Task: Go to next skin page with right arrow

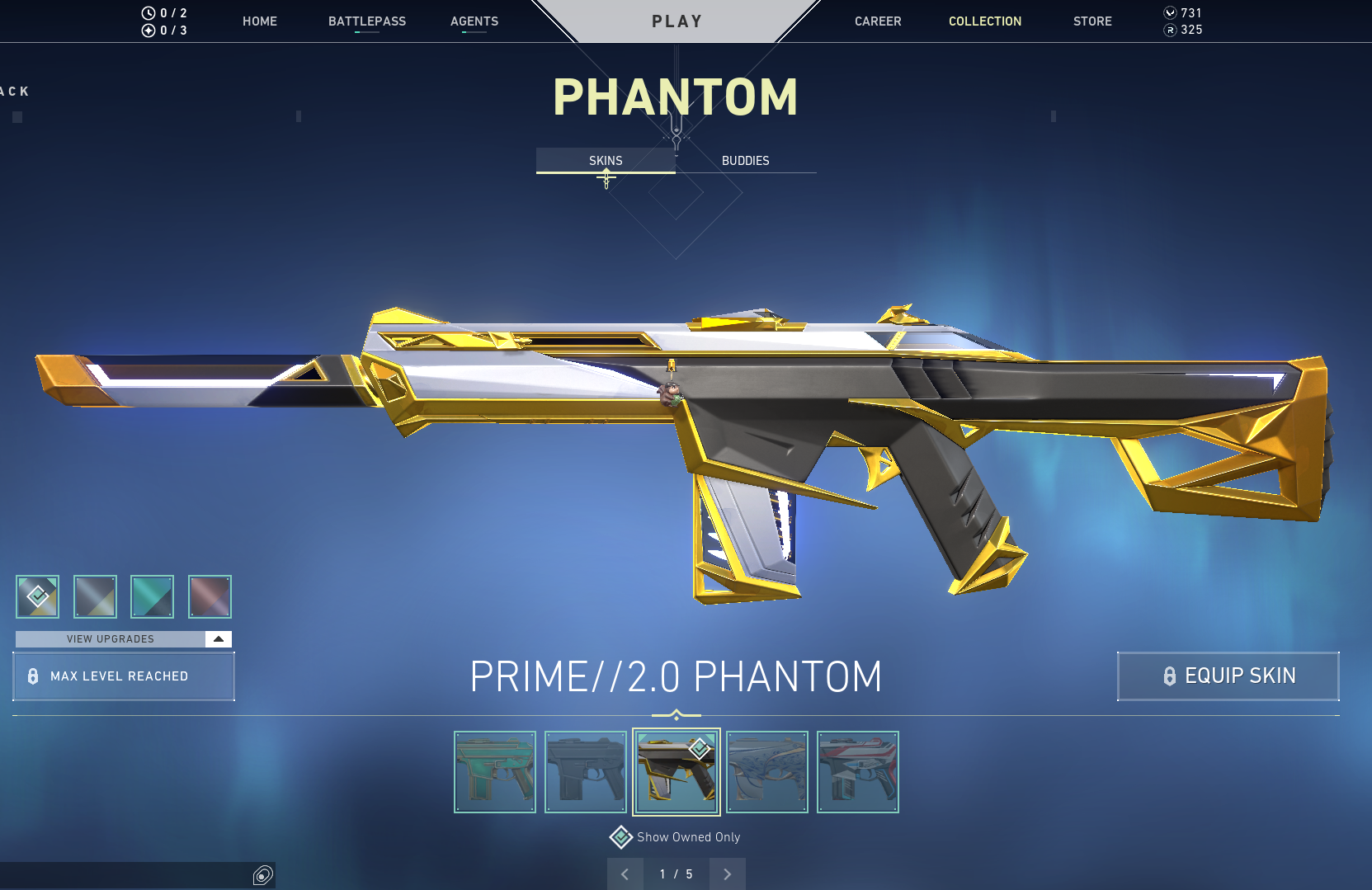Action: pos(726,874)
